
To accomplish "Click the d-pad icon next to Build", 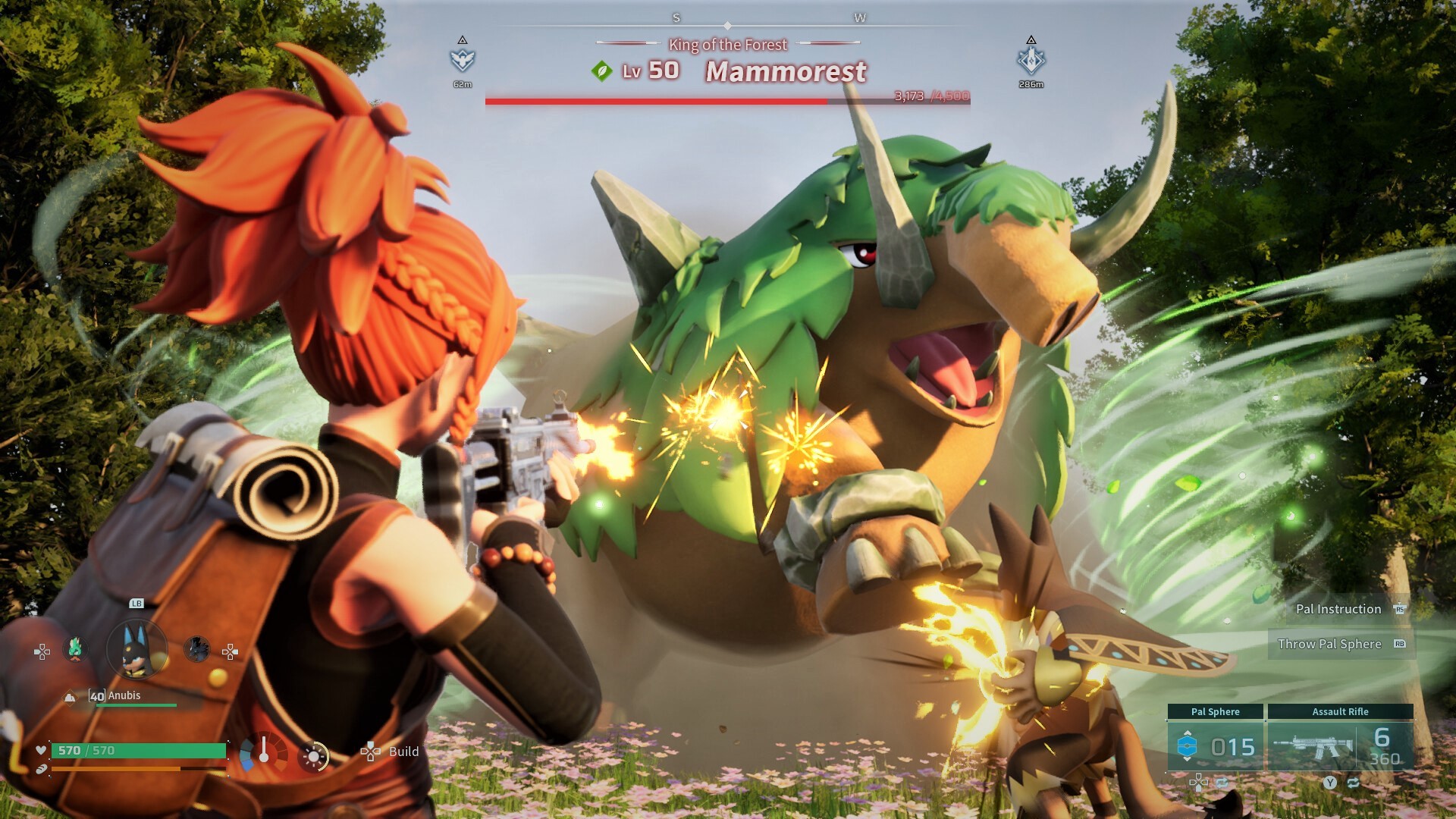I will [x=371, y=752].
